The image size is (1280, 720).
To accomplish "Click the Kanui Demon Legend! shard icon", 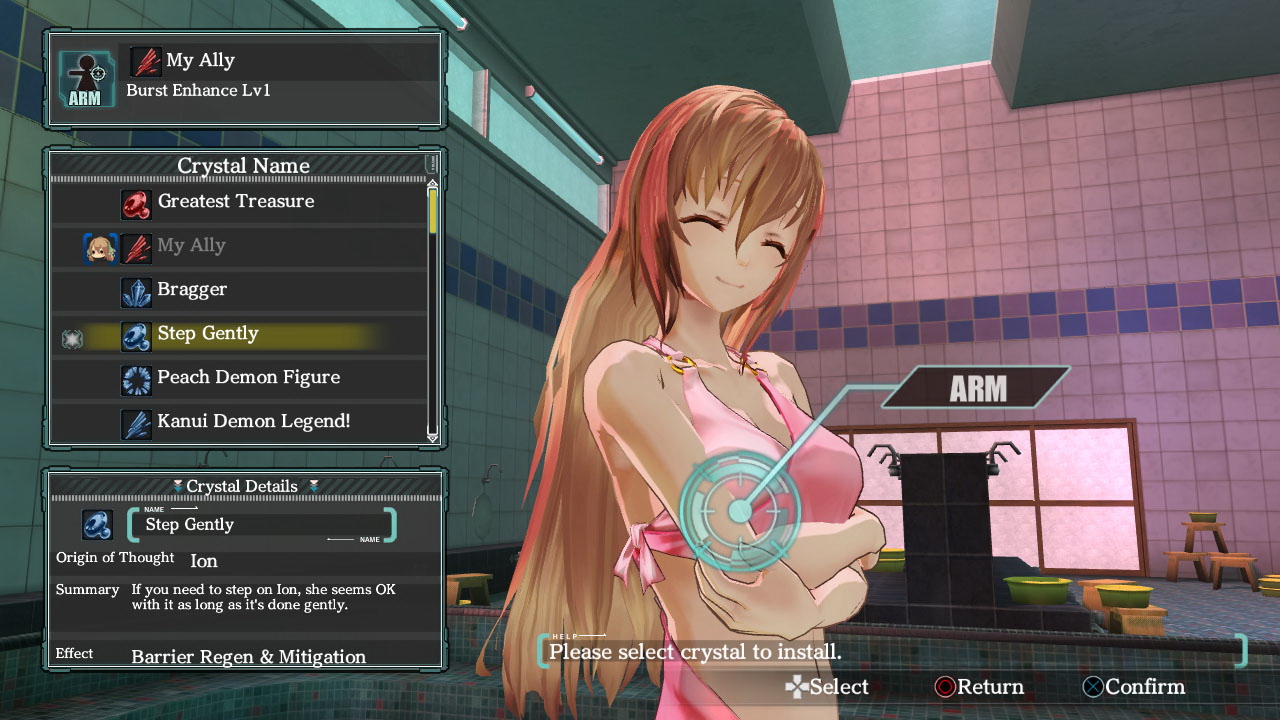I will click(x=137, y=421).
